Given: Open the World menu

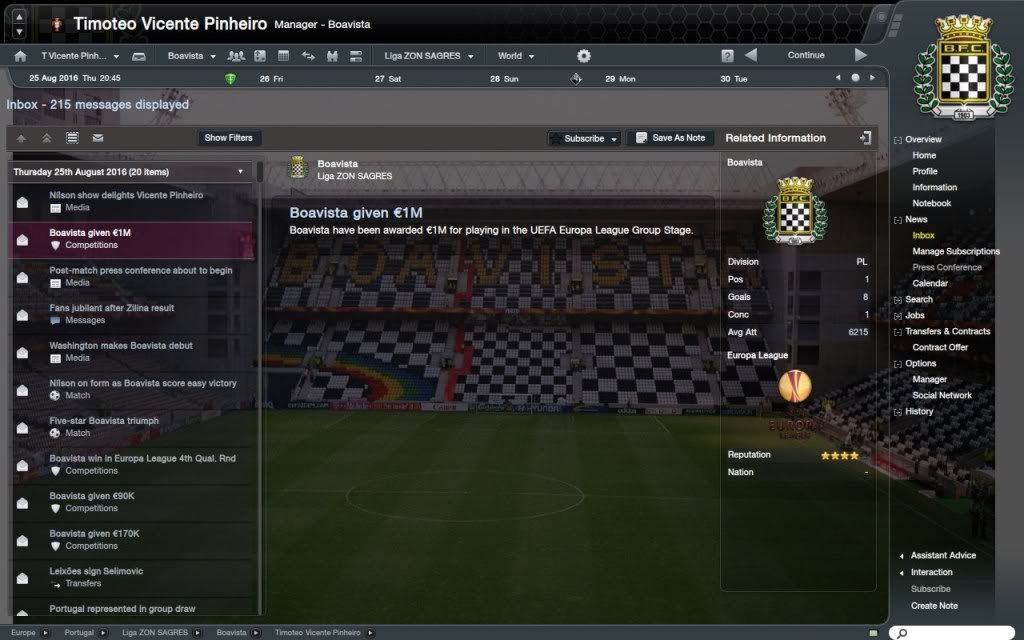Looking at the screenshot, I should pos(515,56).
